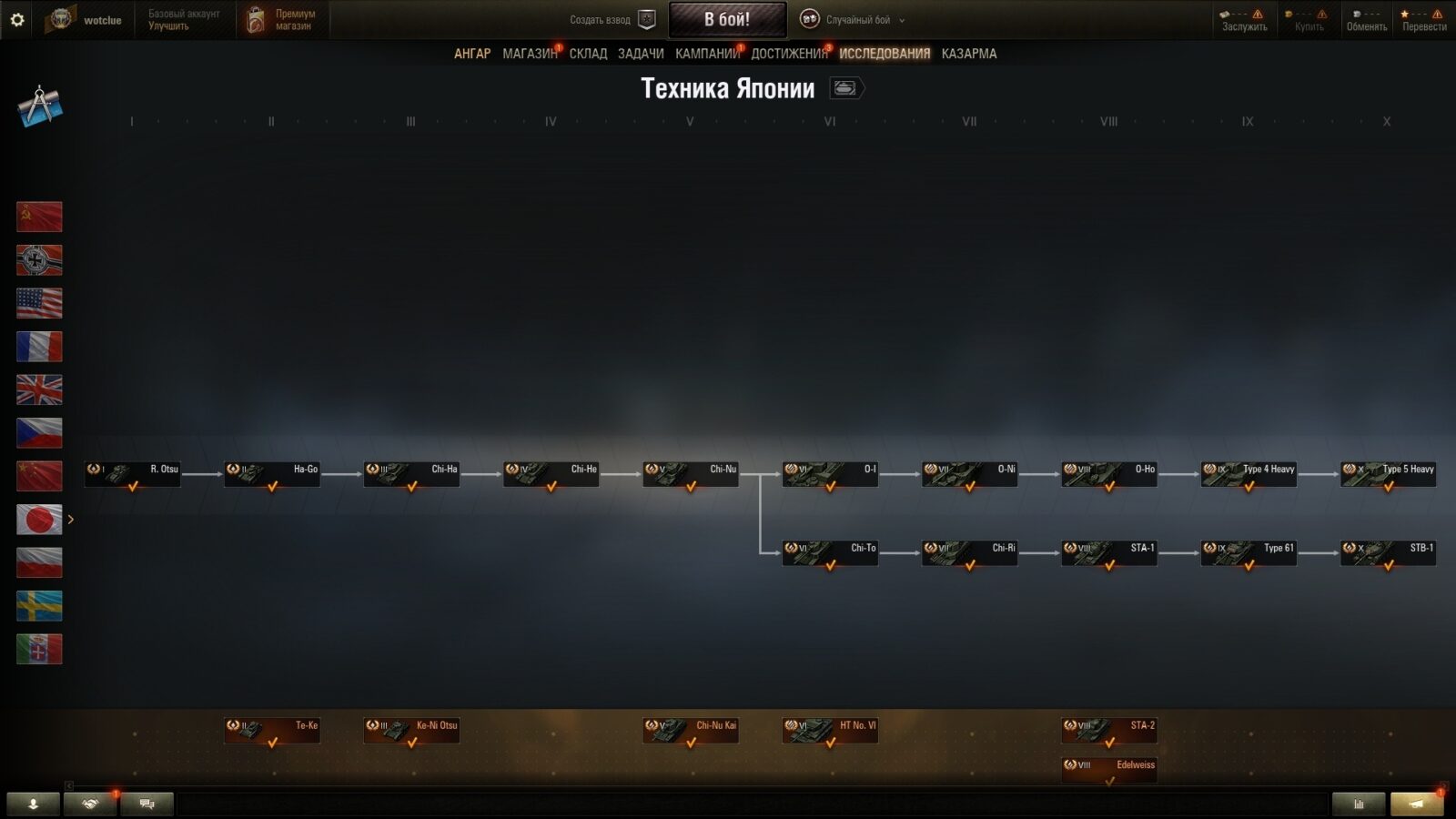Choose the STB-1 tank node

click(1388, 552)
